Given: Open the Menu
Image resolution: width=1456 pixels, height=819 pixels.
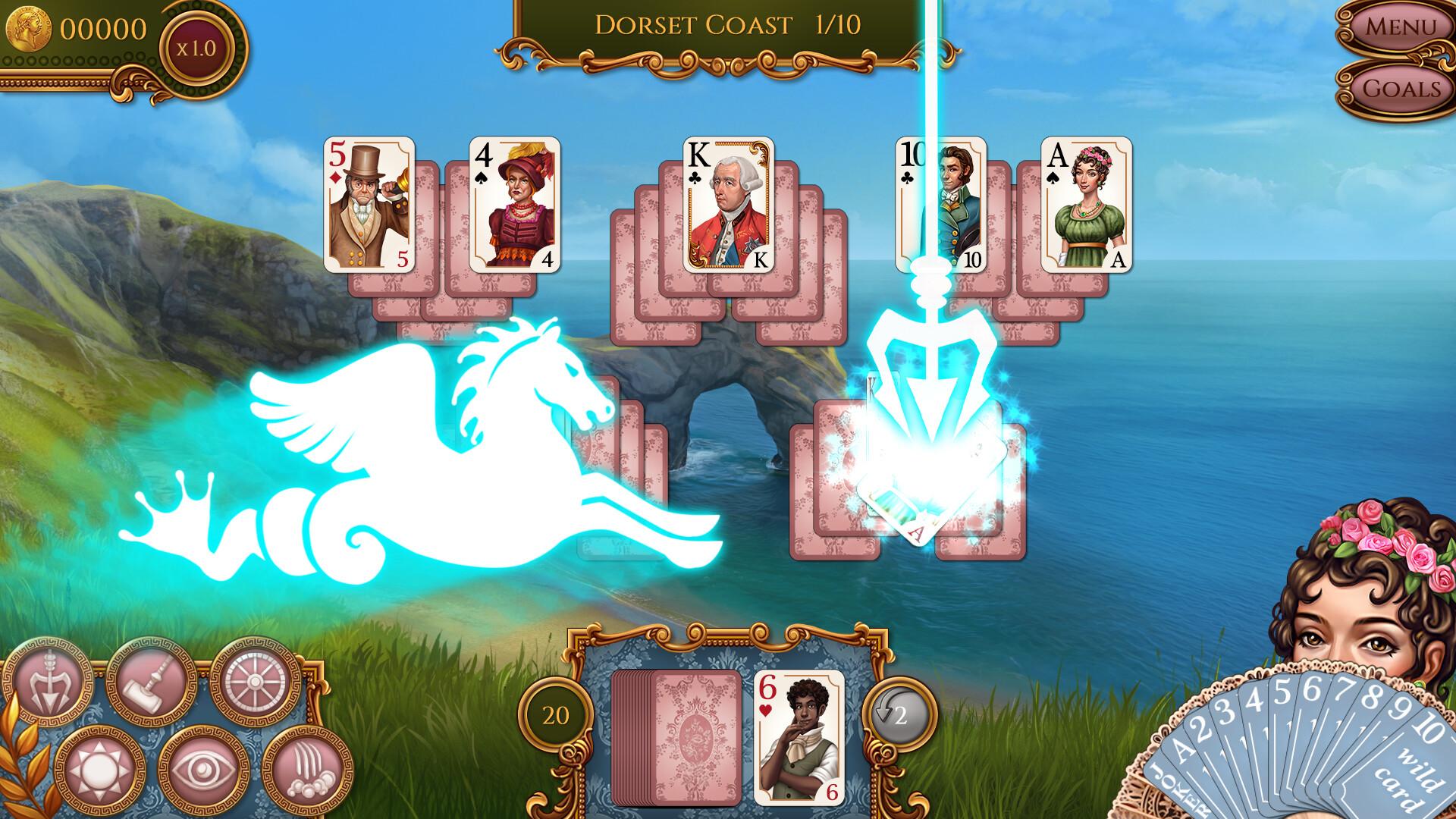Looking at the screenshot, I should tap(1401, 27).
